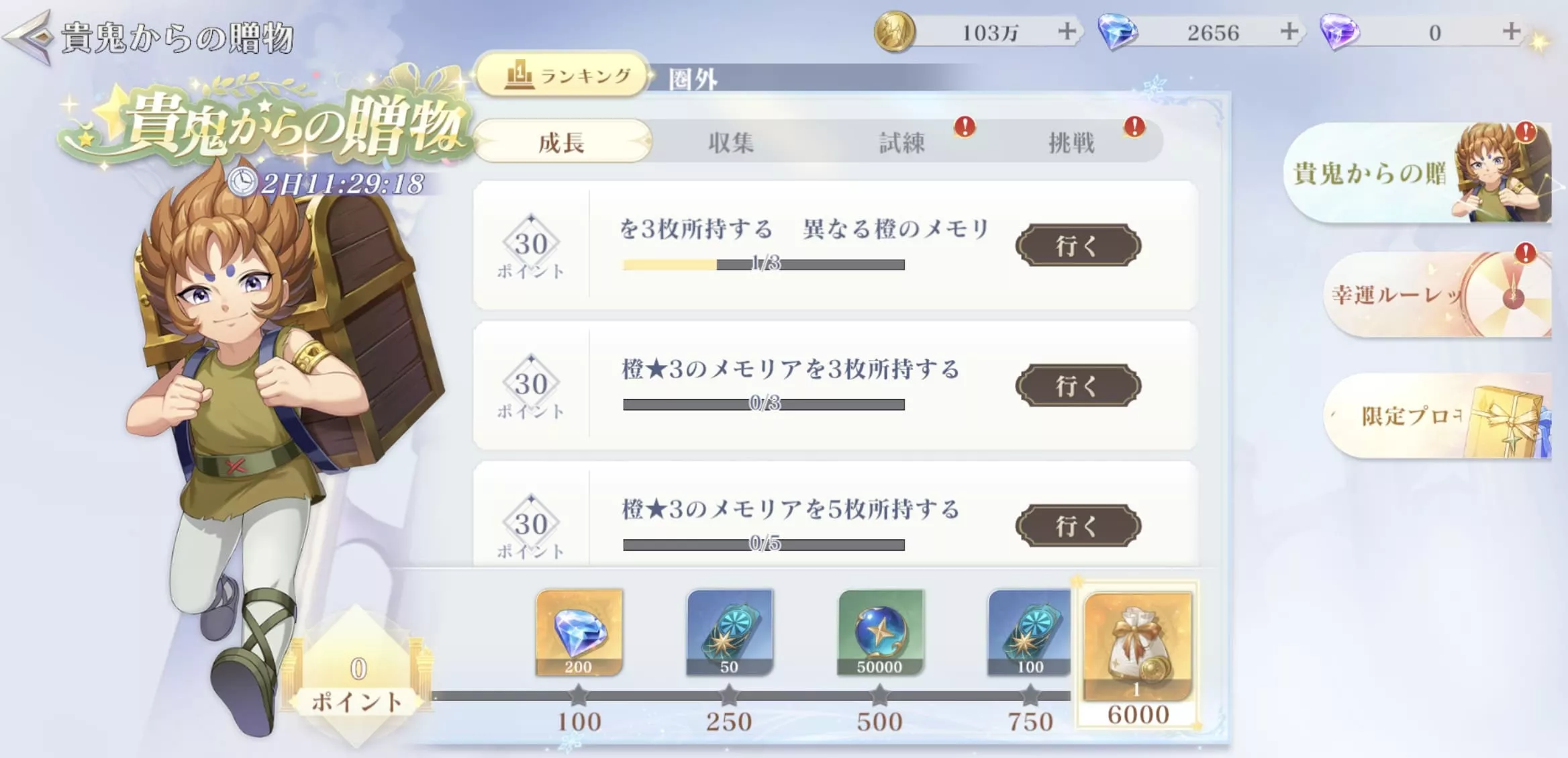Viewport: 1568px width, 758px height.
Task: Tap the alert badge on 挑戦 tab
Action: coord(1133,127)
